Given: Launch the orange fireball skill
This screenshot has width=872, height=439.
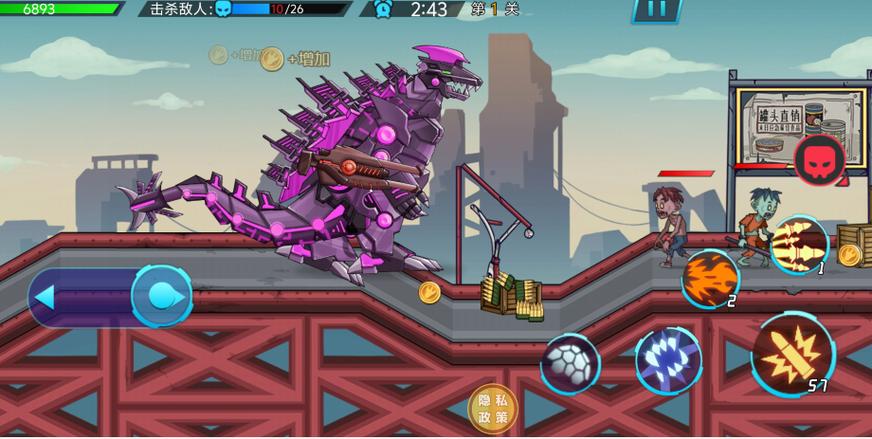Looking at the screenshot, I should [710, 277].
